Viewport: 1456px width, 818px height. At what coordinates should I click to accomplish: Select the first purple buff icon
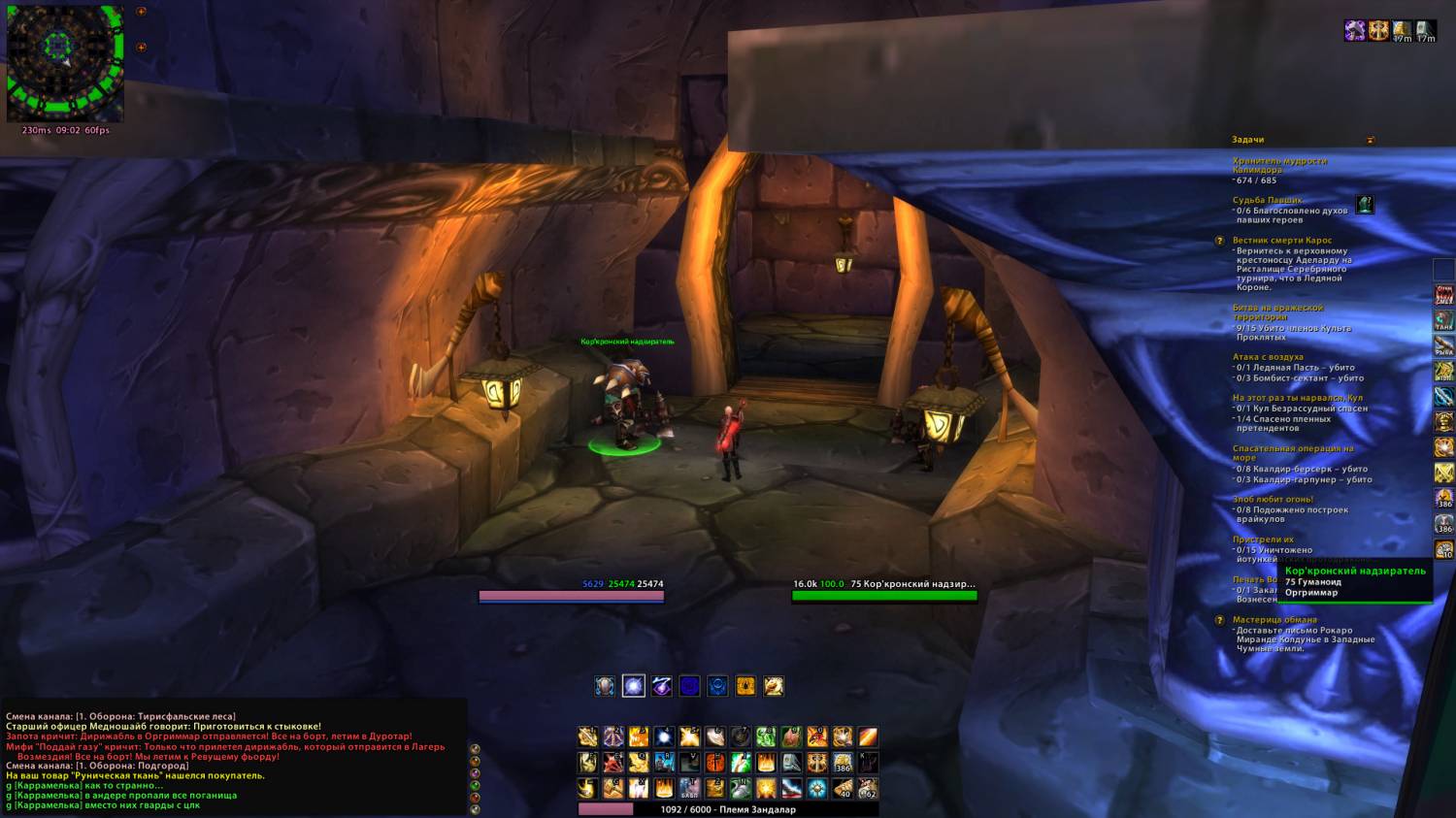1355,31
